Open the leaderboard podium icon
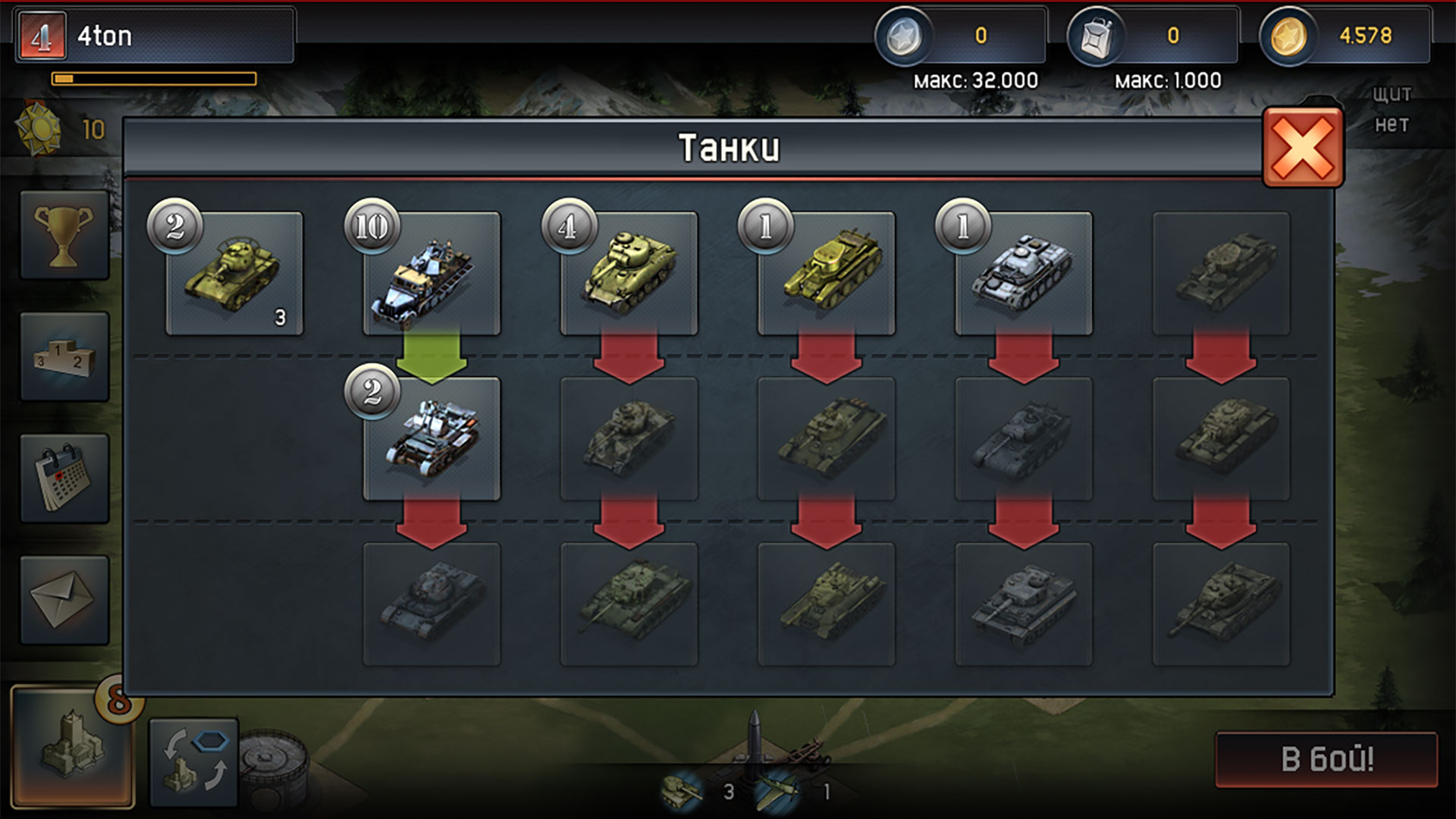The width and height of the screenshot is (1456, 819). point(64,356)
